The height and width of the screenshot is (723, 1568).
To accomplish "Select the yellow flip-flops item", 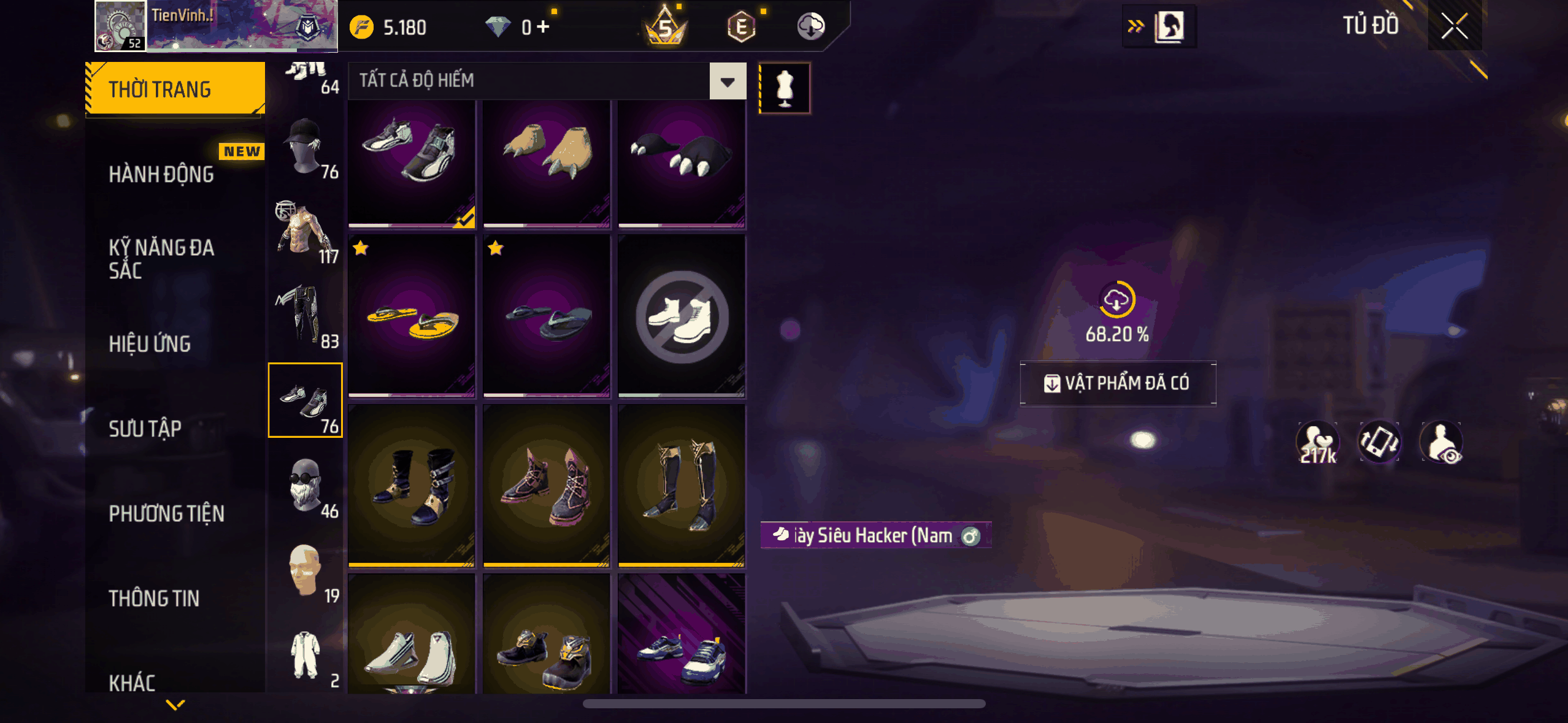I will click(412, 316).
